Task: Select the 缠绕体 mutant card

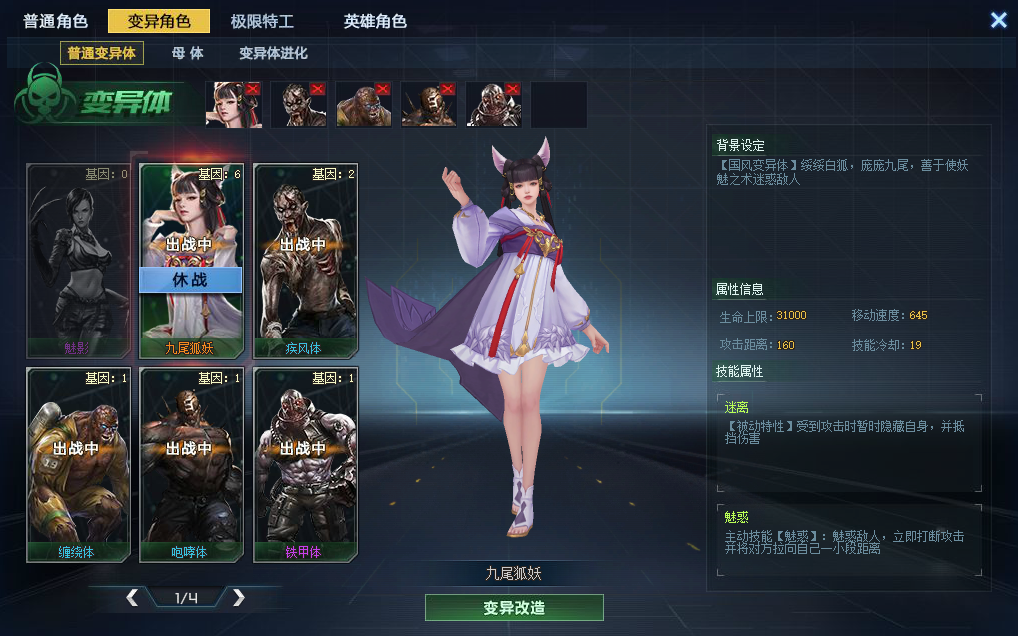Action: pyautogui.click(x=77, y=463)
